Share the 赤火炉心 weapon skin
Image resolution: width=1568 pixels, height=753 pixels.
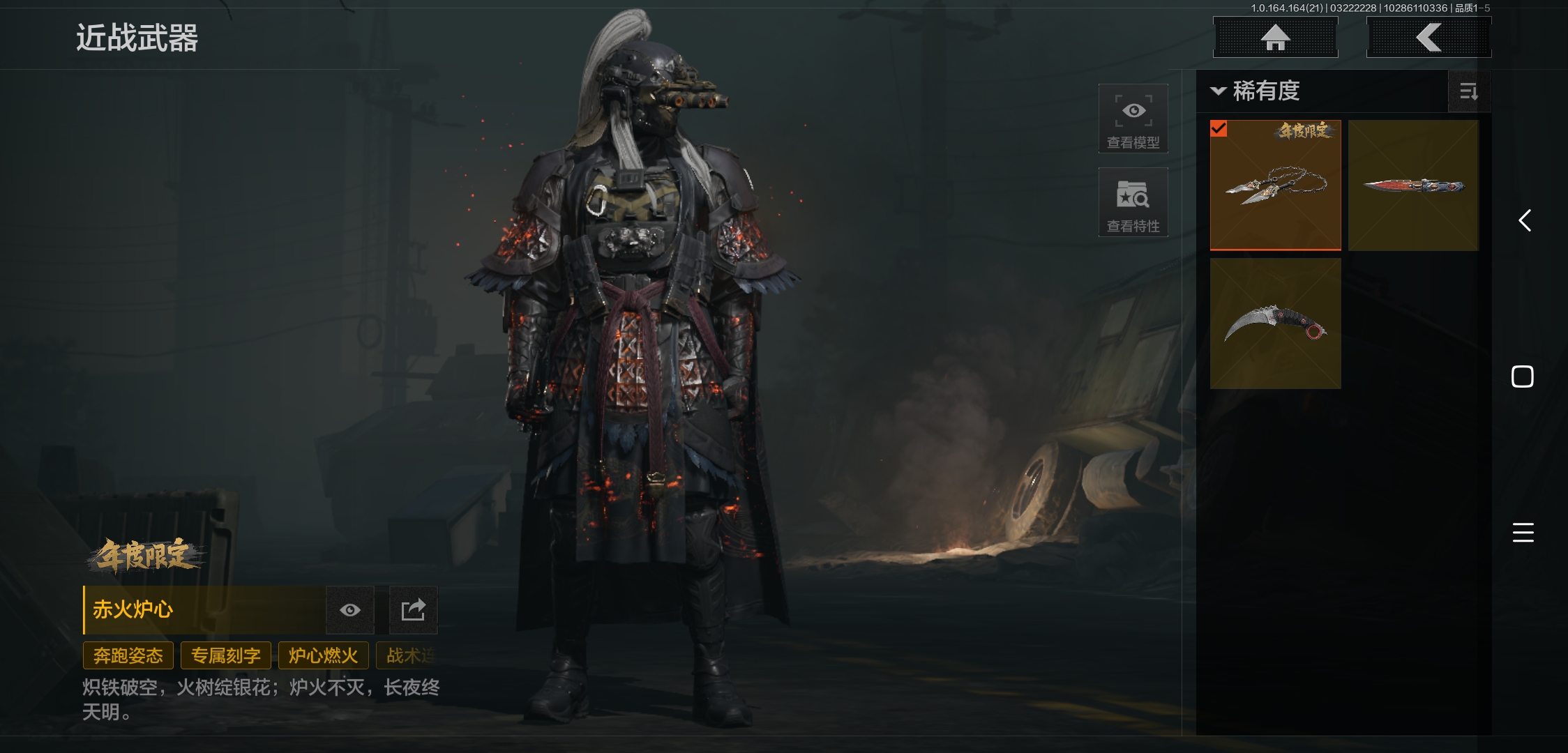tap(413, 610)
